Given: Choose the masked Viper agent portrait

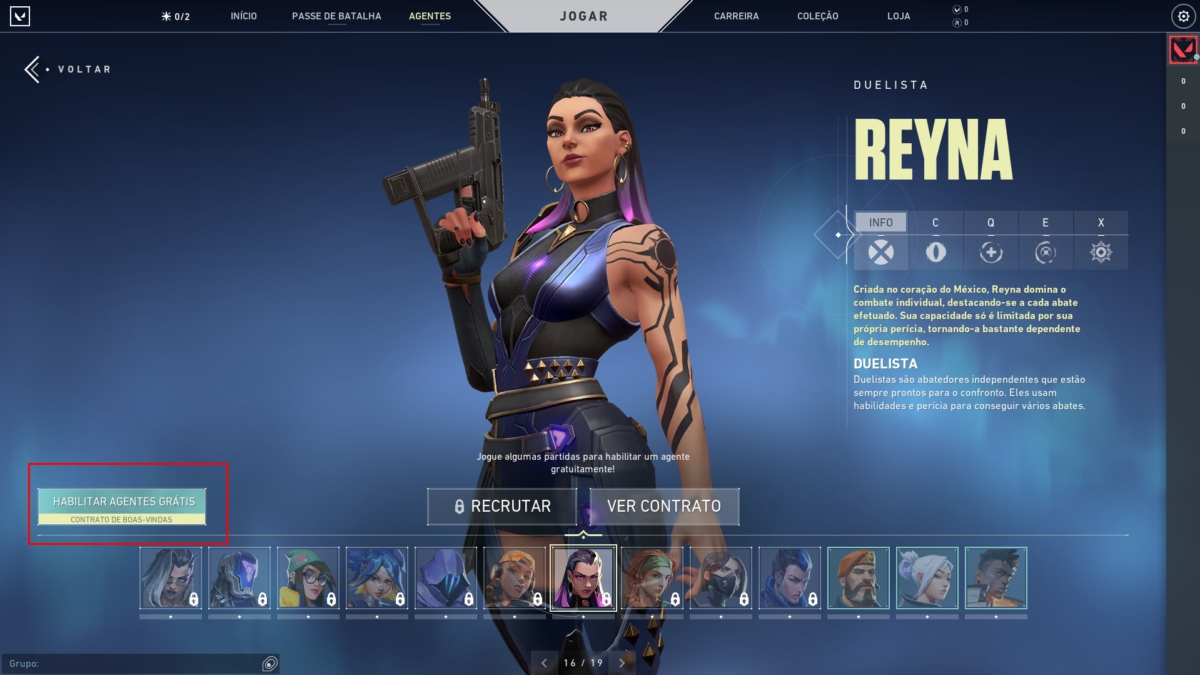Looking at the screenshot, I should click(x=720, y=577).
